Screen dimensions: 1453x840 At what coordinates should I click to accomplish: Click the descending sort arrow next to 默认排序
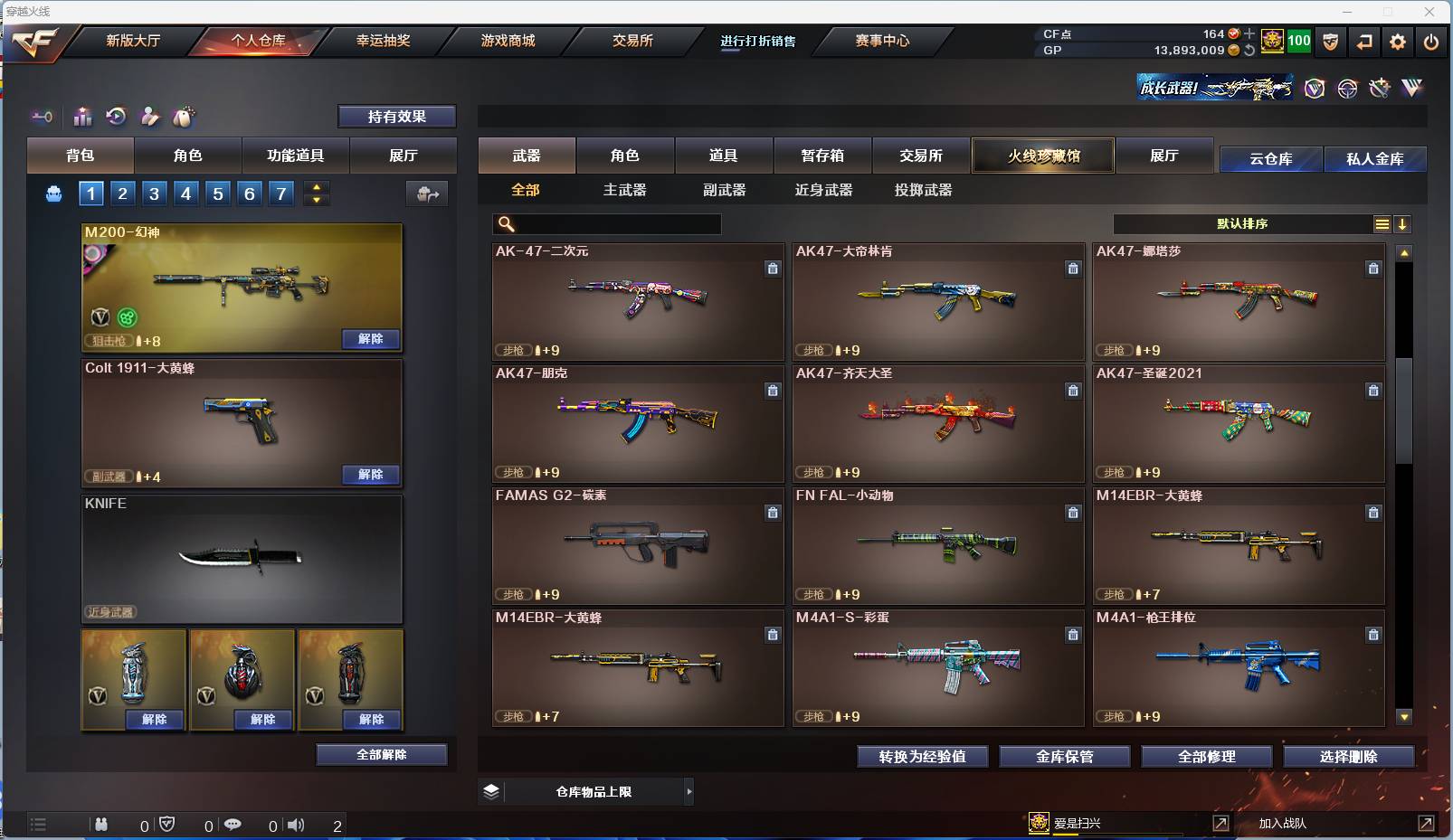1403,223
